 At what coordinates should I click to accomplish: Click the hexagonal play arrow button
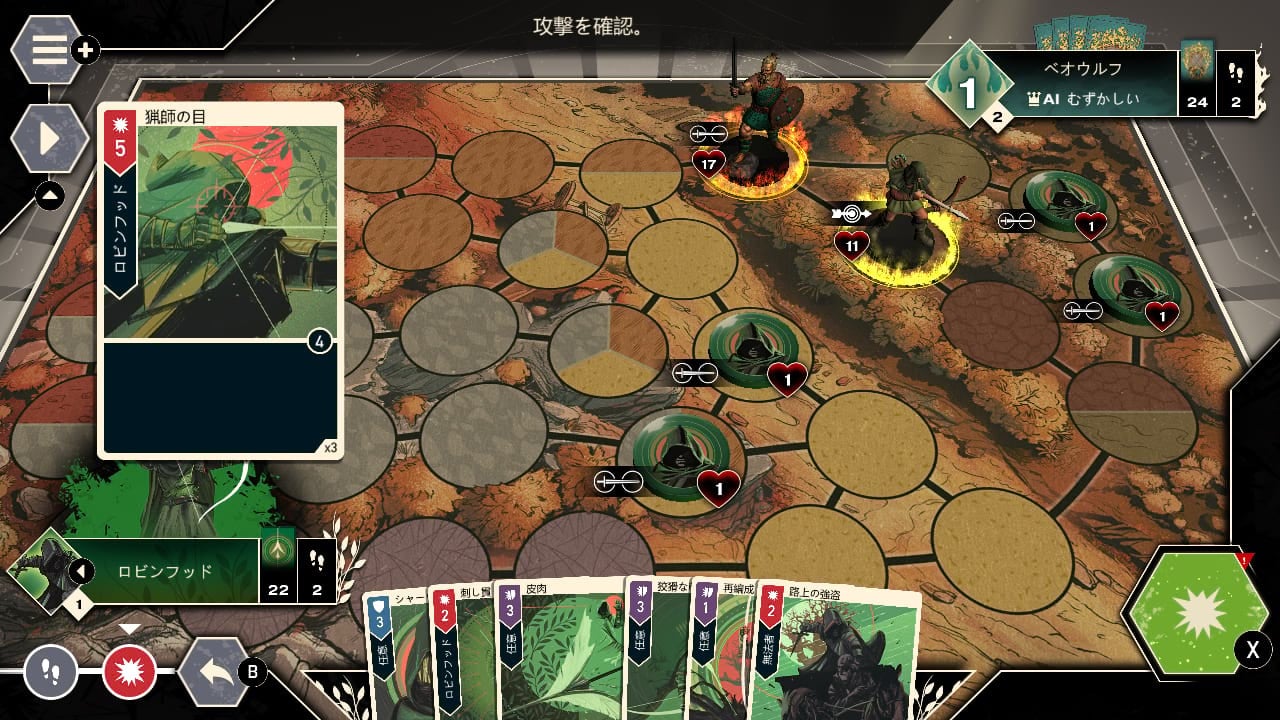click(x=48, y=138)
